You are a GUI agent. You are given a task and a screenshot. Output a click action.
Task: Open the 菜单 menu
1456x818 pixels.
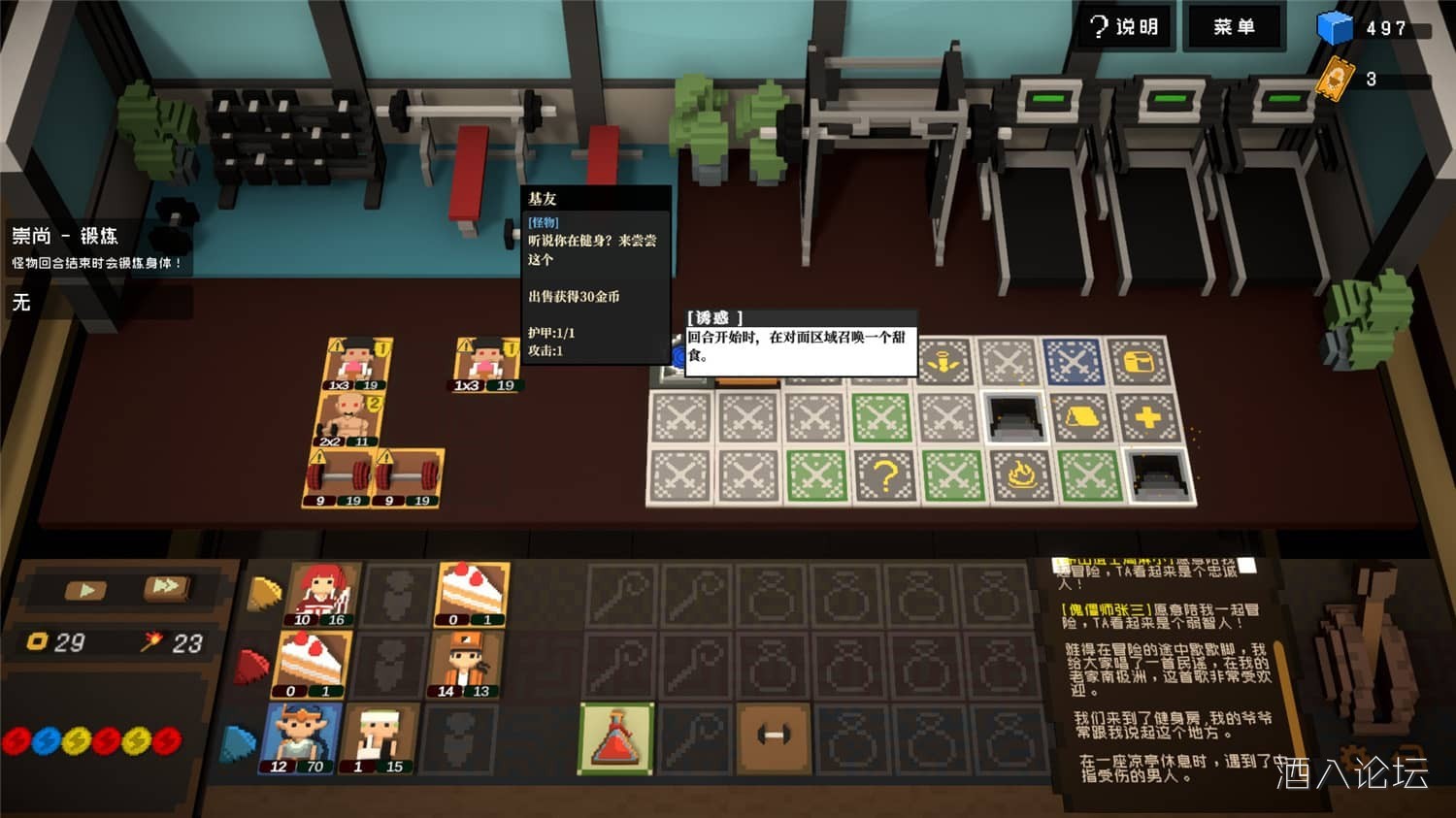1234,27
